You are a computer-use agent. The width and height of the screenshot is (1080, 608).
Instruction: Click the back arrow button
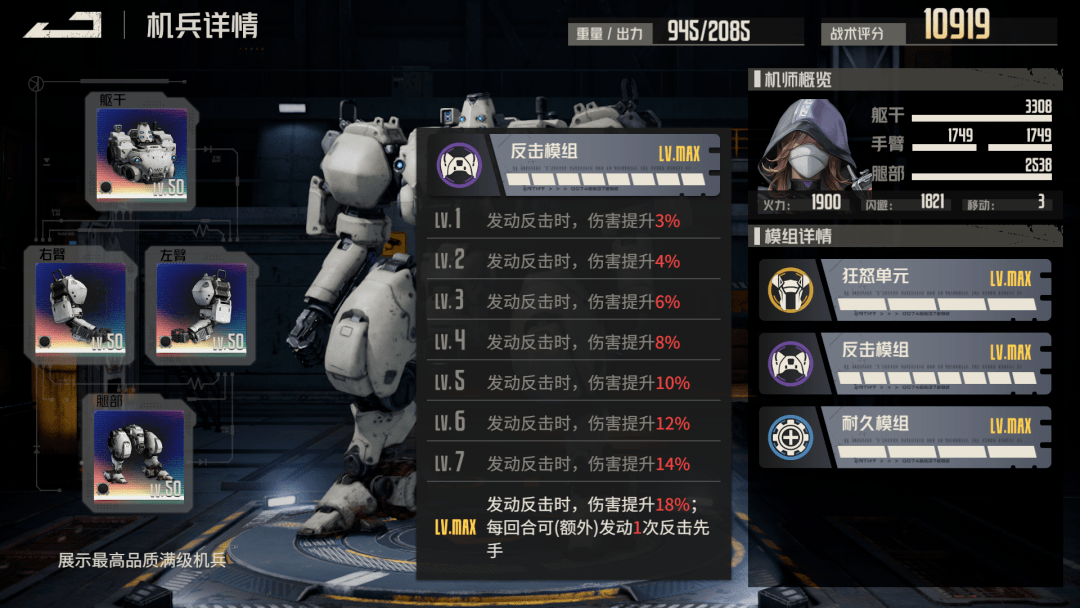pyautogui.click(x=62, y=26)
